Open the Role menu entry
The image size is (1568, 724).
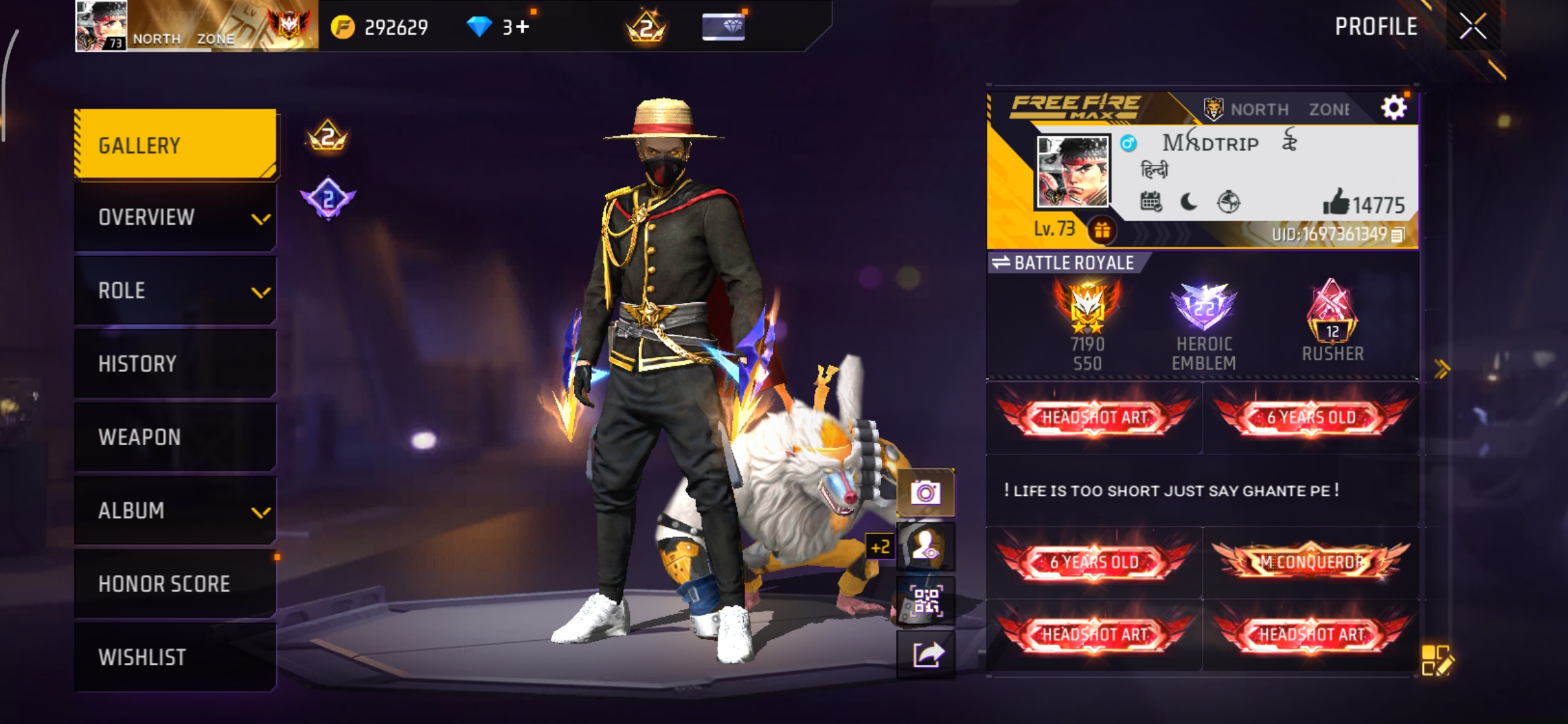pyautogui.click(x=176, y=290)
